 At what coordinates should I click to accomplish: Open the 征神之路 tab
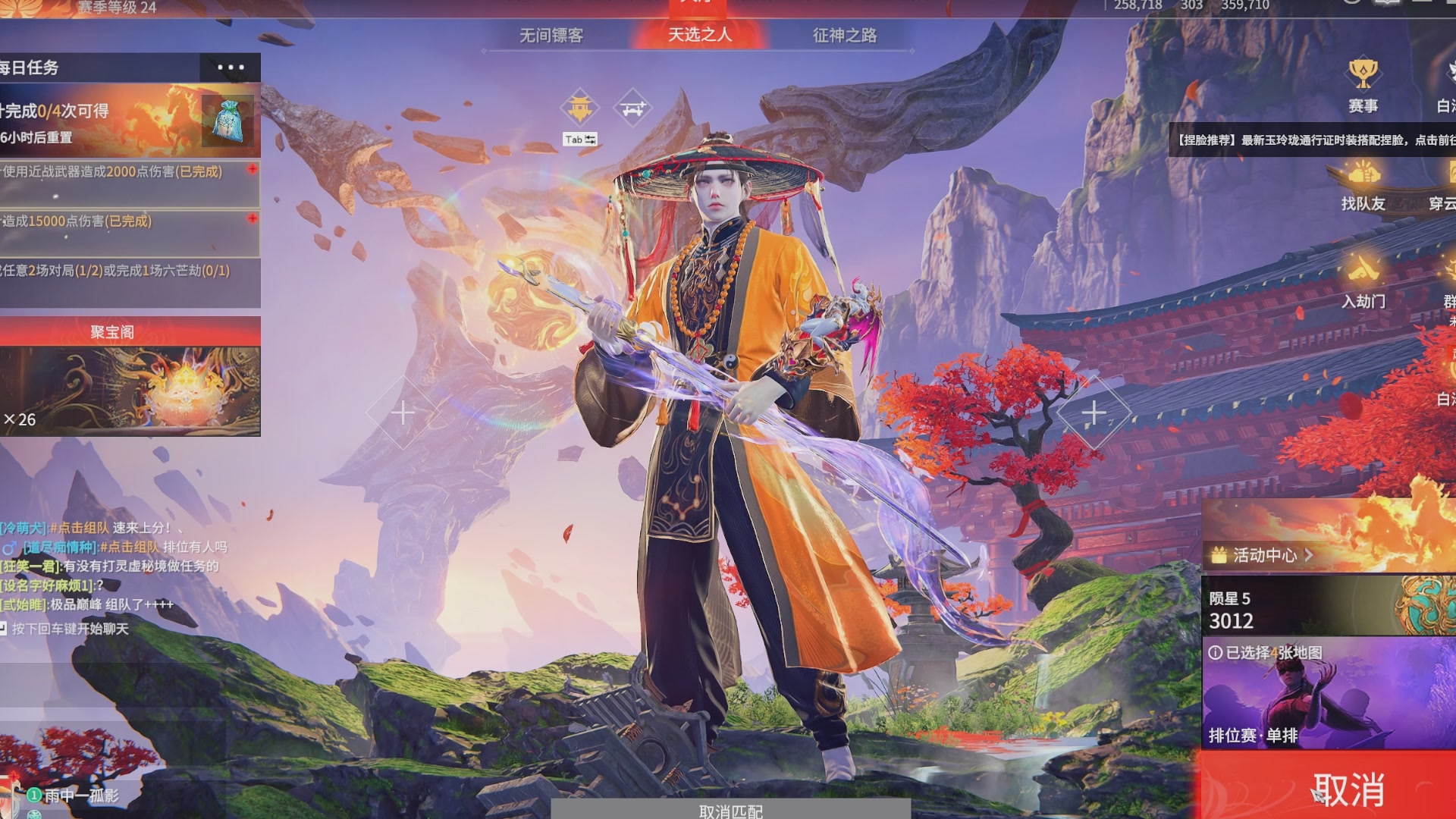point(844,36)
